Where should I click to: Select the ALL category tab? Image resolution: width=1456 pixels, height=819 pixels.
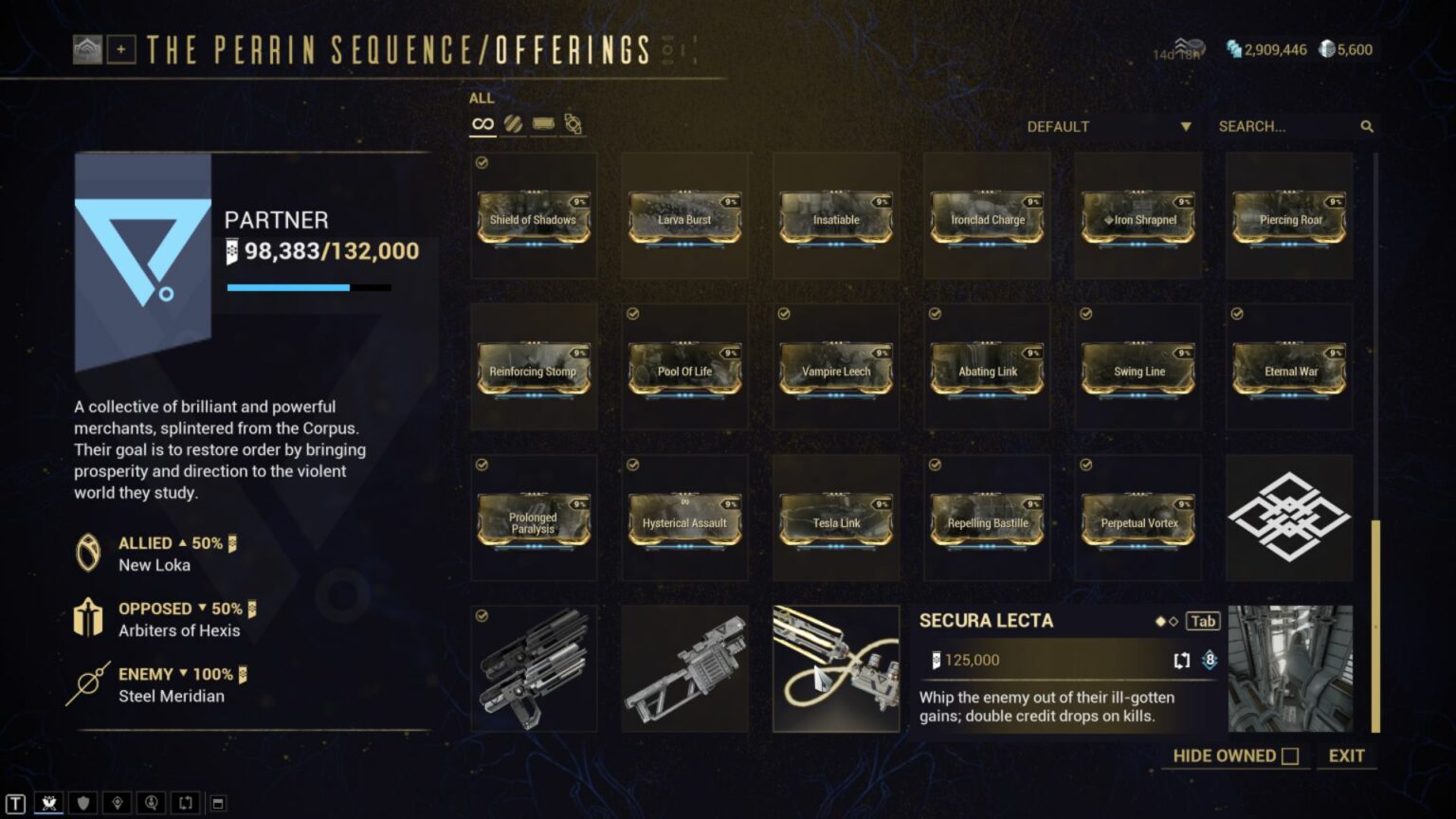pyautogui.click(x=482, y=98)
